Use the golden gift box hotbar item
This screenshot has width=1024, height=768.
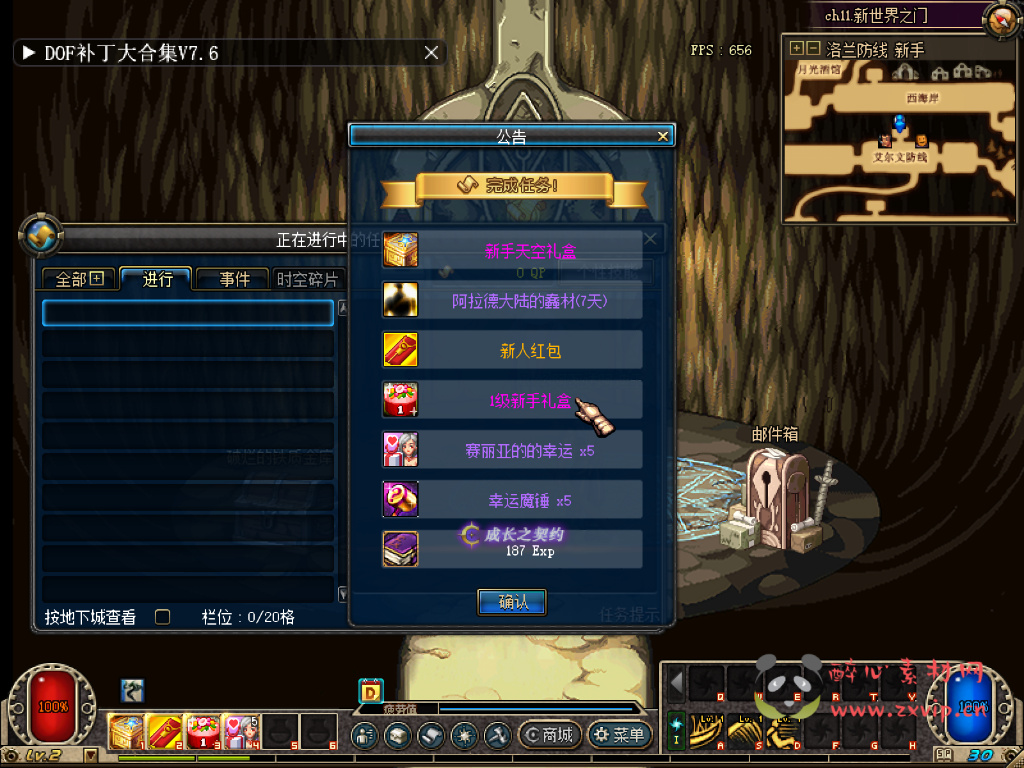(125, 732)
